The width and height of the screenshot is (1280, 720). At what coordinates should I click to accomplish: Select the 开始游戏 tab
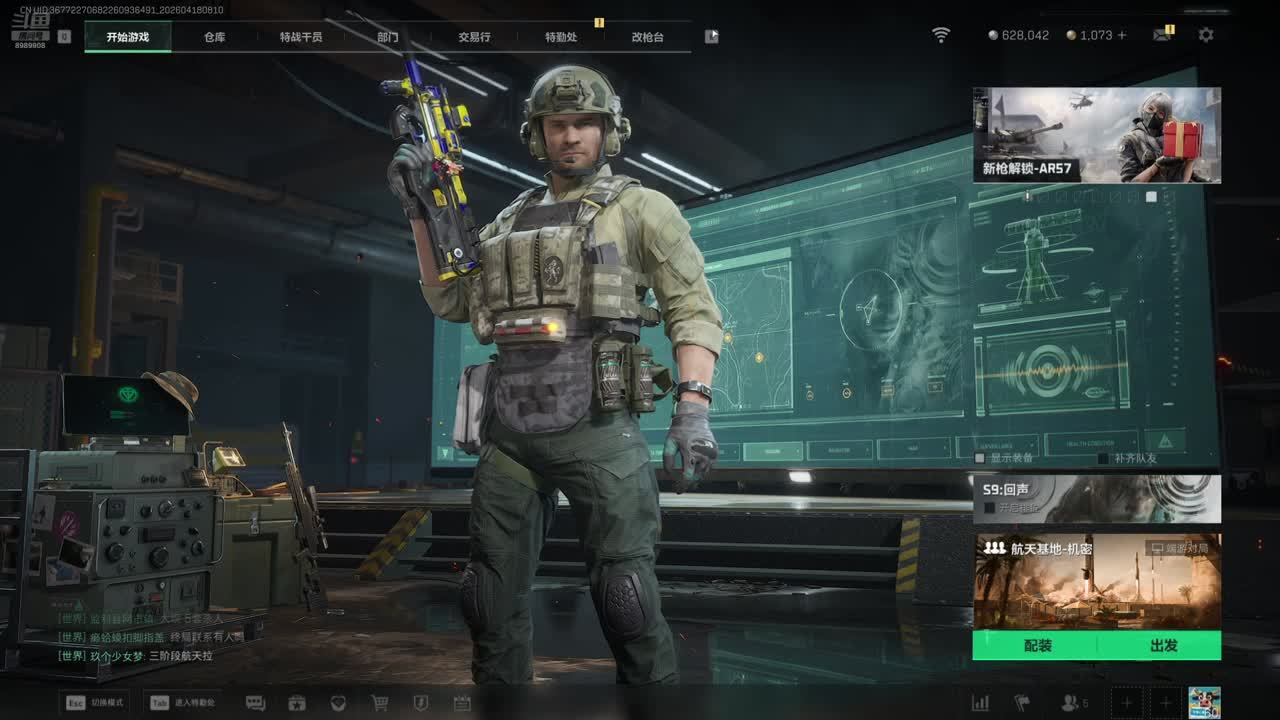(x=128, y=37)
